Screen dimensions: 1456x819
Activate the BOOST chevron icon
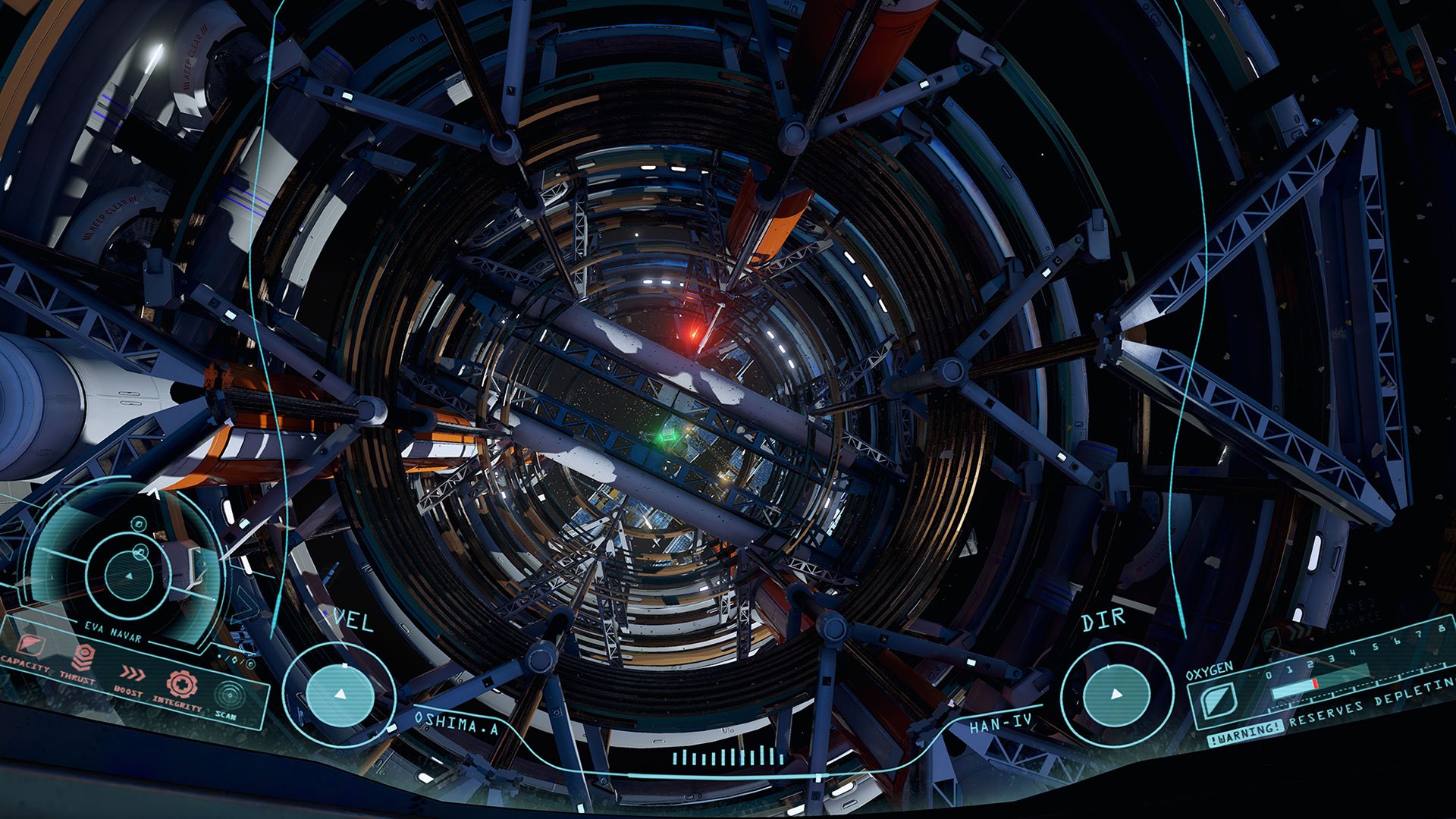click(134, 673)
